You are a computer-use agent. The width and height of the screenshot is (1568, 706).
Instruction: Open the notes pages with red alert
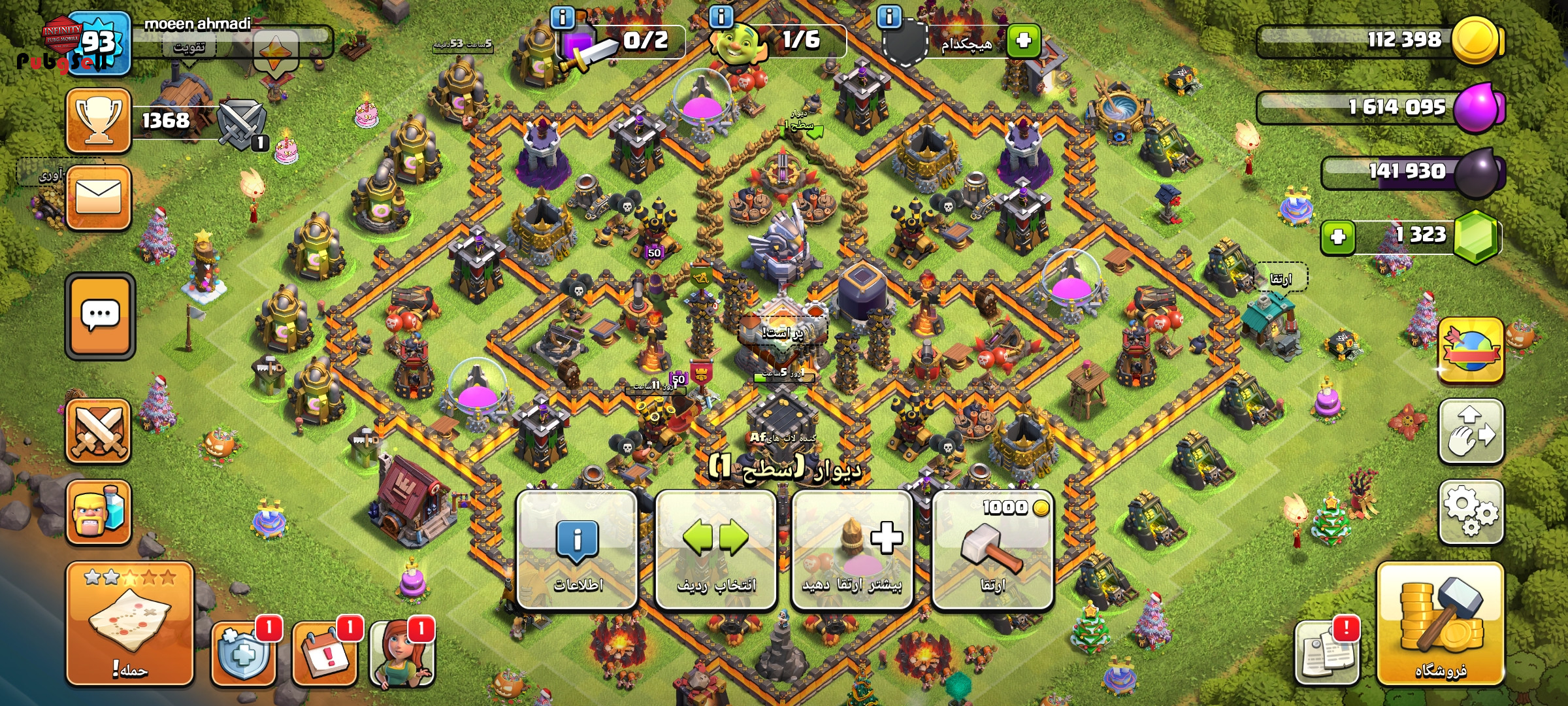(1326, 652)
